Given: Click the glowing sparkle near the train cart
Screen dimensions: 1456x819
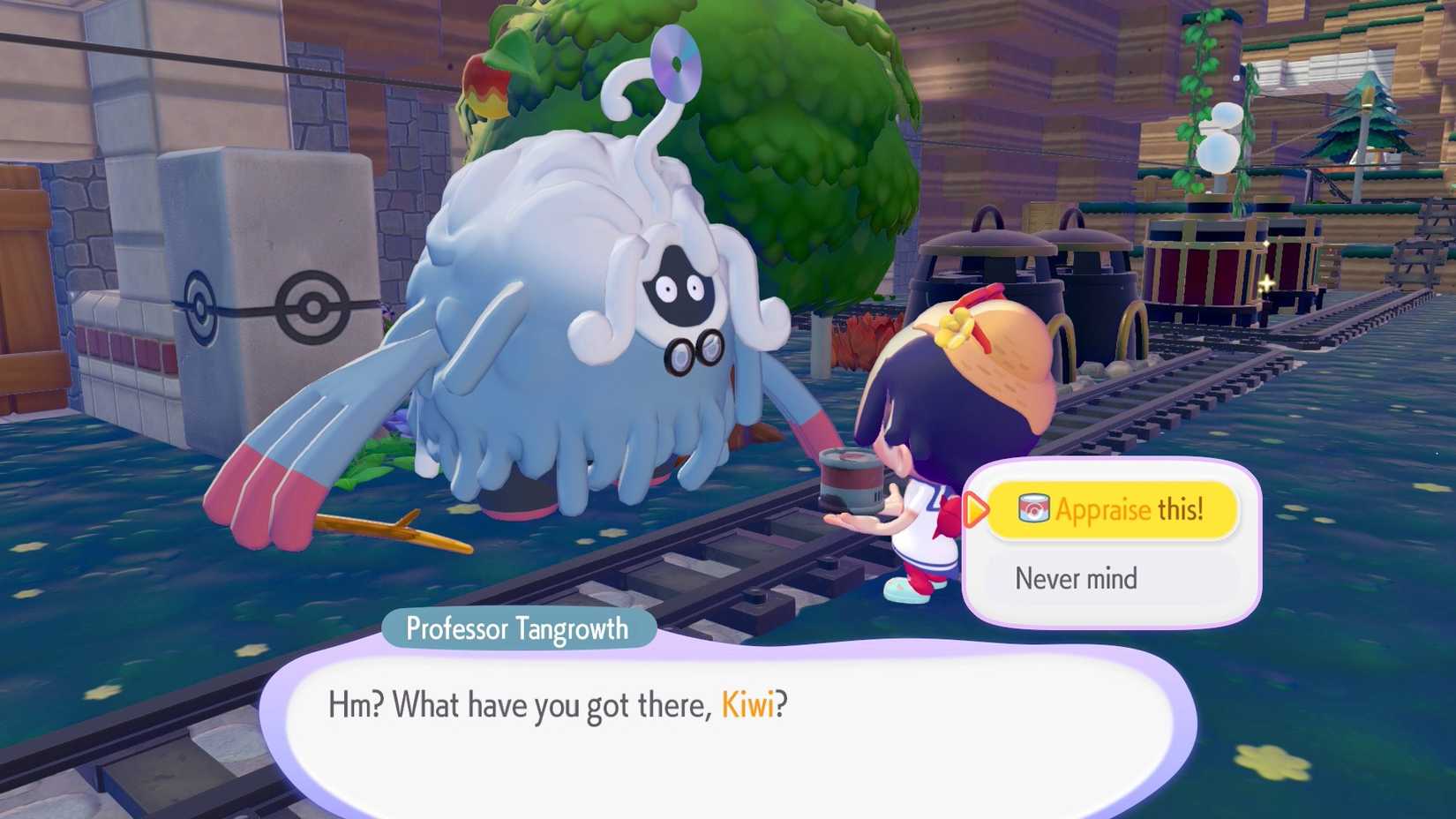Looking at the screenshot, I should pos(1265,282).
